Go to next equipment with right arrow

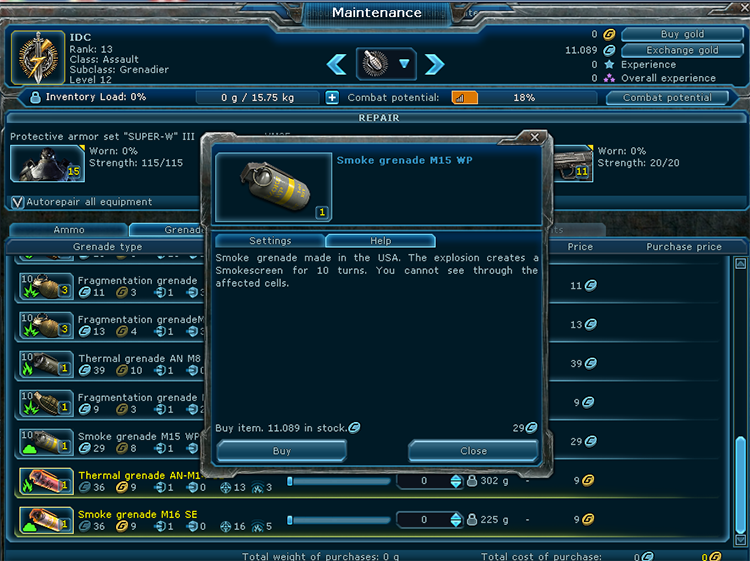(x=433, y=65)
